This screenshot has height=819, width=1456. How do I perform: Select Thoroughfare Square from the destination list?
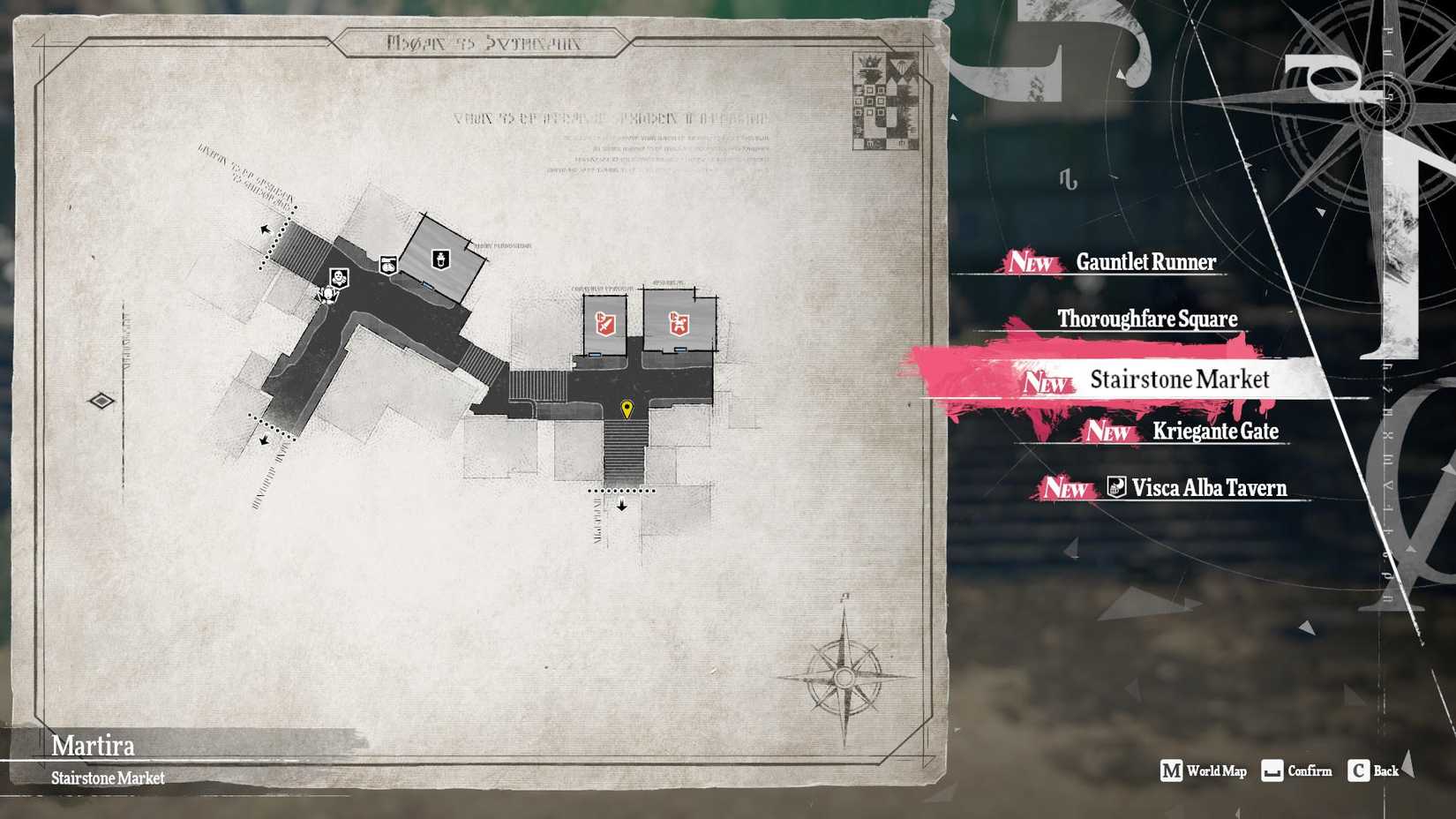(1147, 319)
